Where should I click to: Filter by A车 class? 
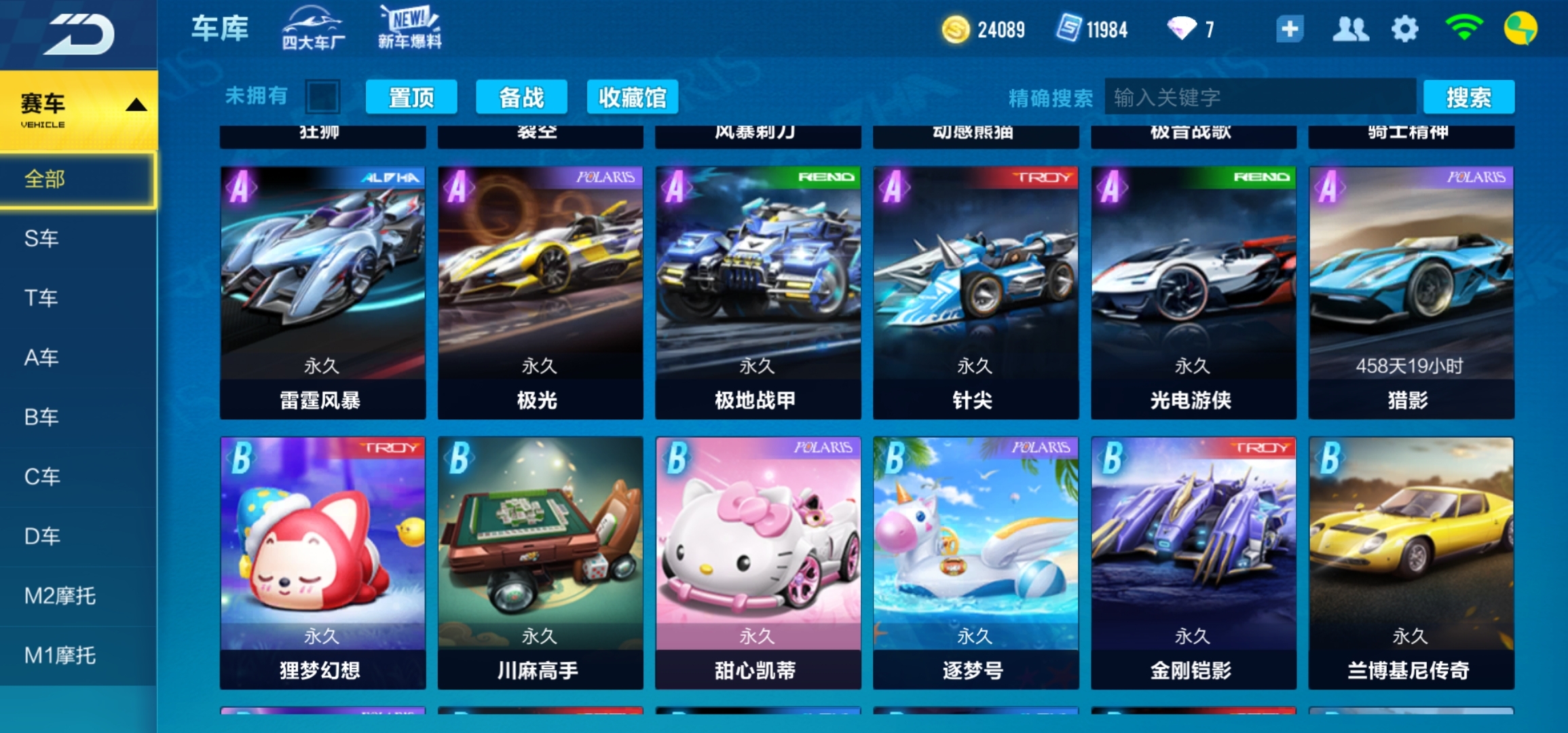point(42,357)
